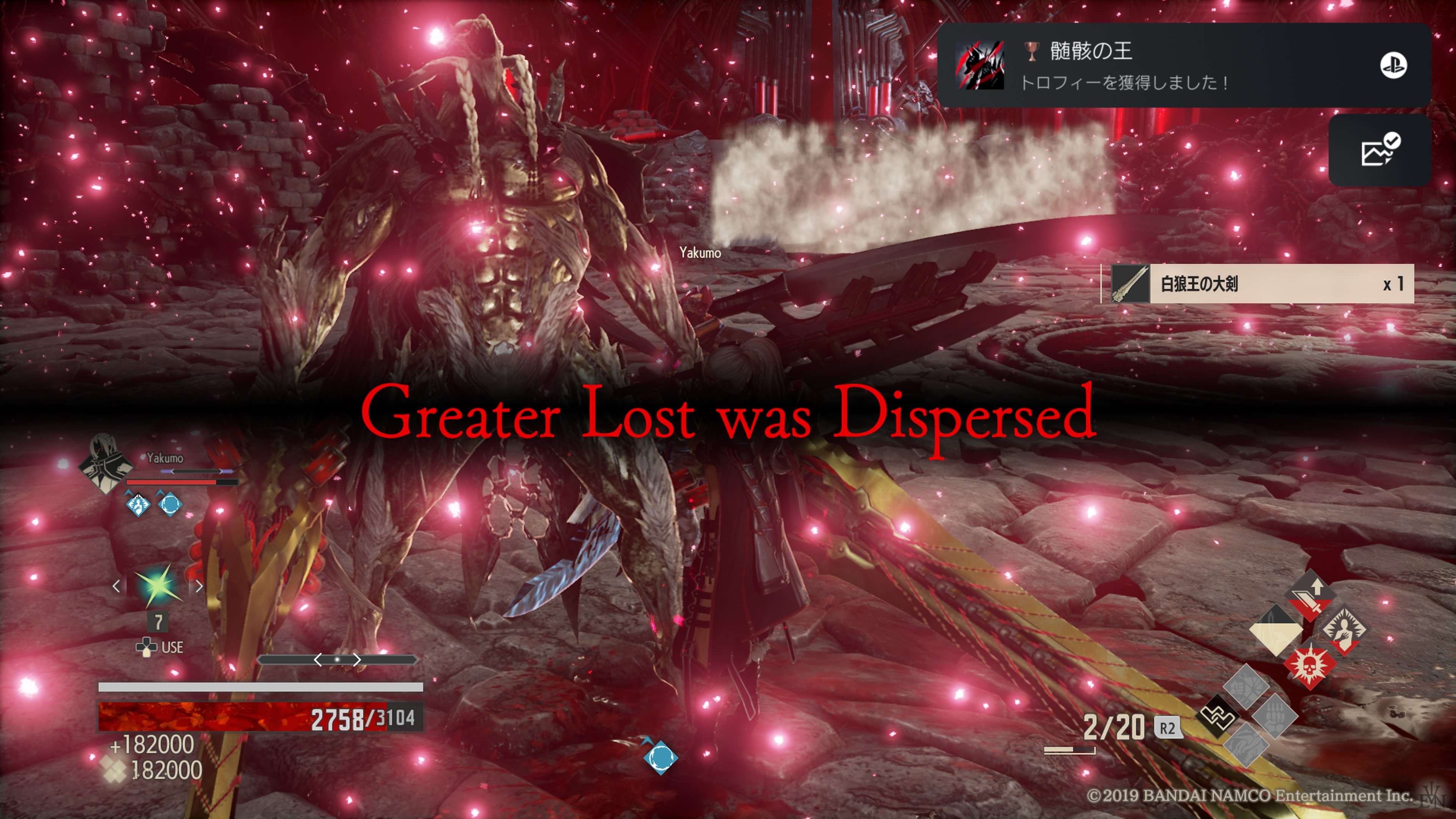1456x819 pixels.
Task: Cycle quick item to the next one
Action: click(x=199, y=586)
